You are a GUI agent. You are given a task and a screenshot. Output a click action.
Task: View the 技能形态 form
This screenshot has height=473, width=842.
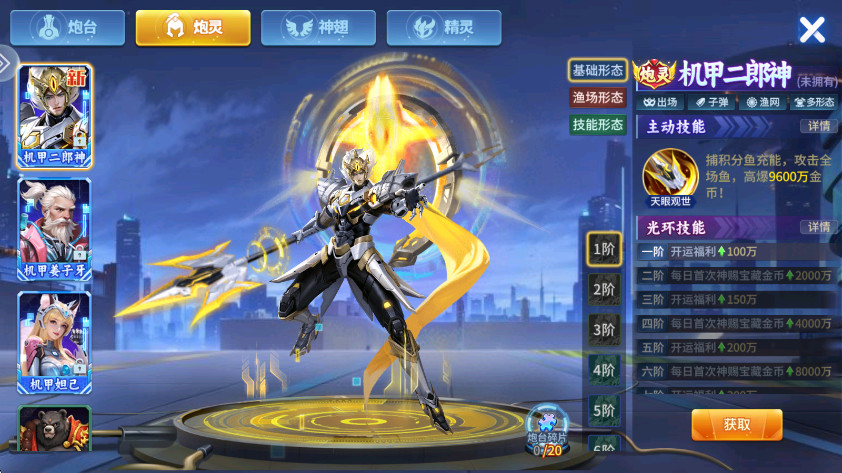pos(597,124)
